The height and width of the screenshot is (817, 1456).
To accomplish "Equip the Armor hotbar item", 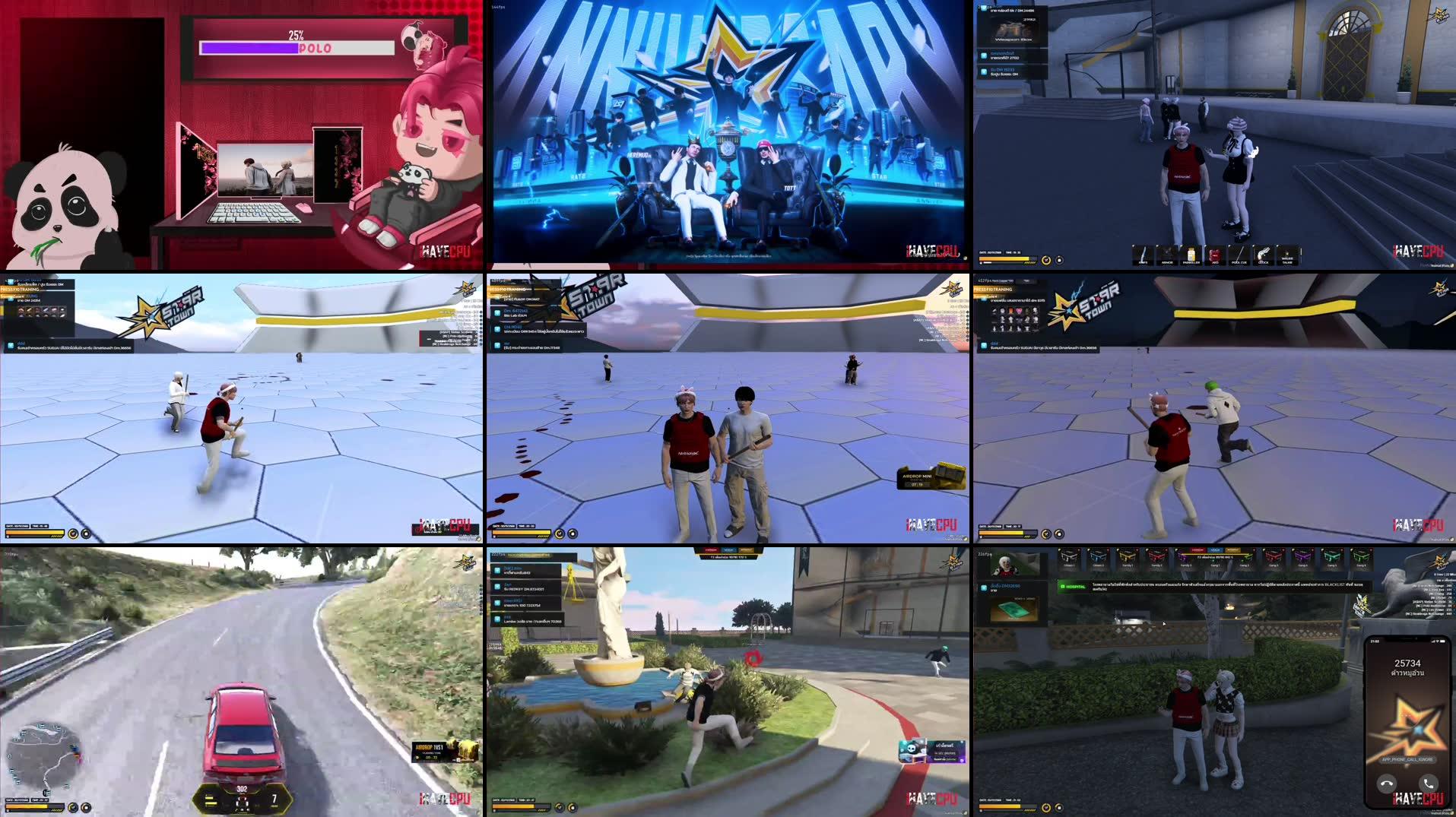I will (x=1167, y=252).
